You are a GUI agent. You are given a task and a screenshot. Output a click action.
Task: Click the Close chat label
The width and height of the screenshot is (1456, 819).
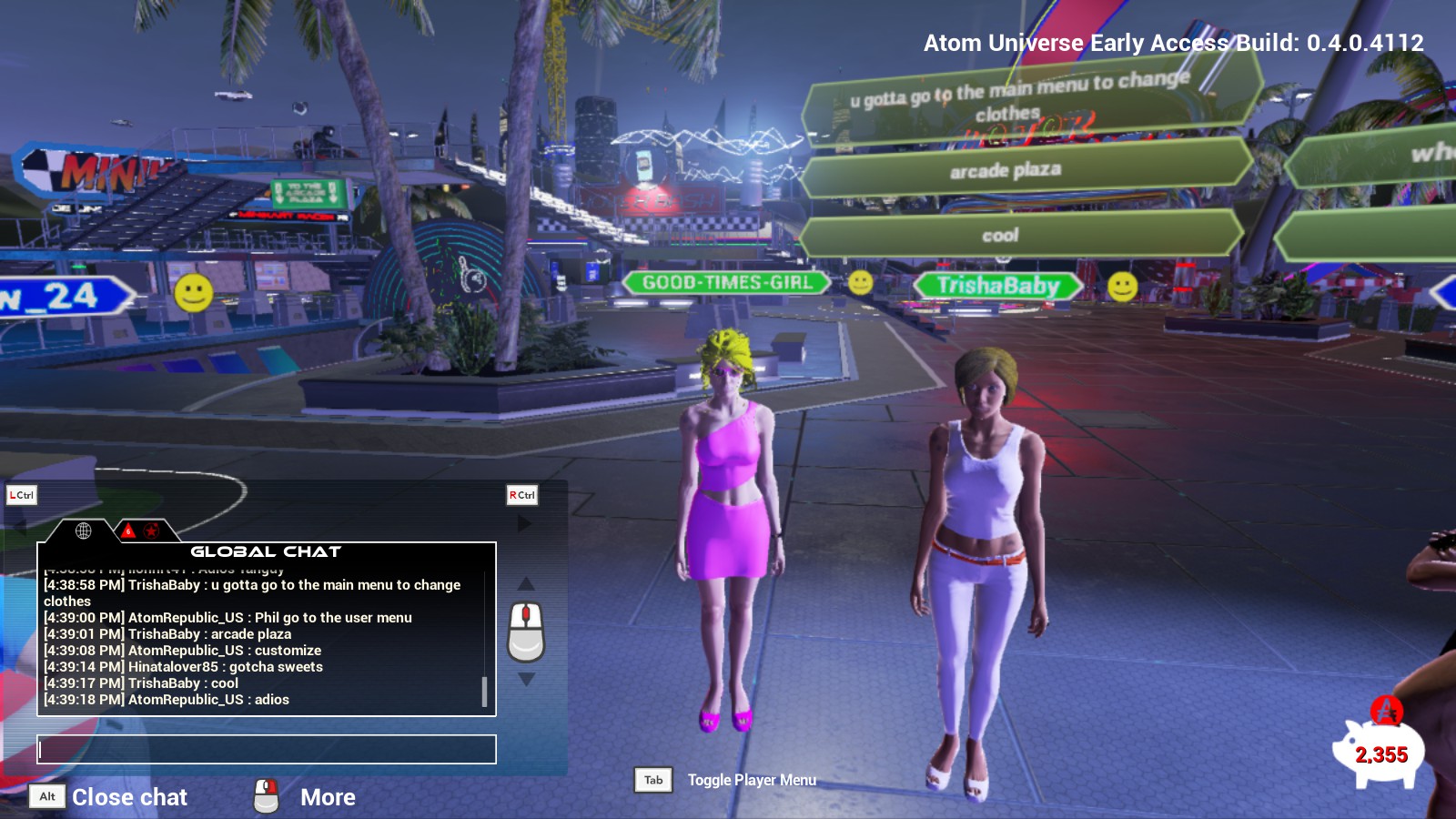click(x=129, y=797)
